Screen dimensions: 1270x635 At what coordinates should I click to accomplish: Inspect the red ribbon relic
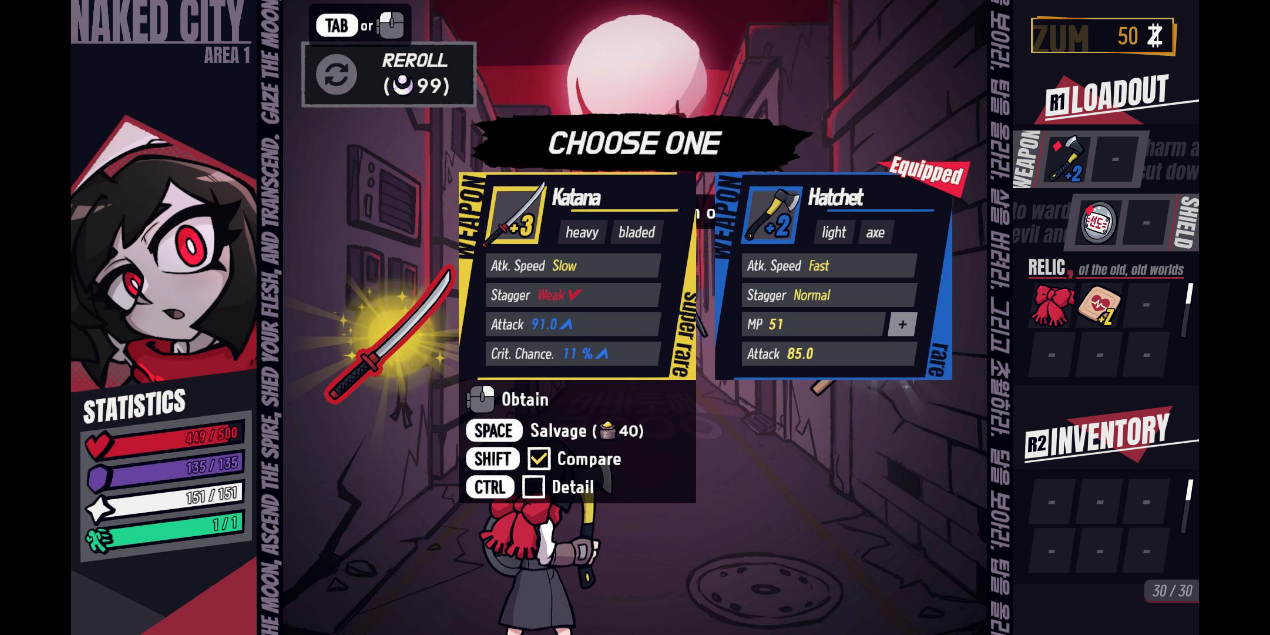point(1052,305)
